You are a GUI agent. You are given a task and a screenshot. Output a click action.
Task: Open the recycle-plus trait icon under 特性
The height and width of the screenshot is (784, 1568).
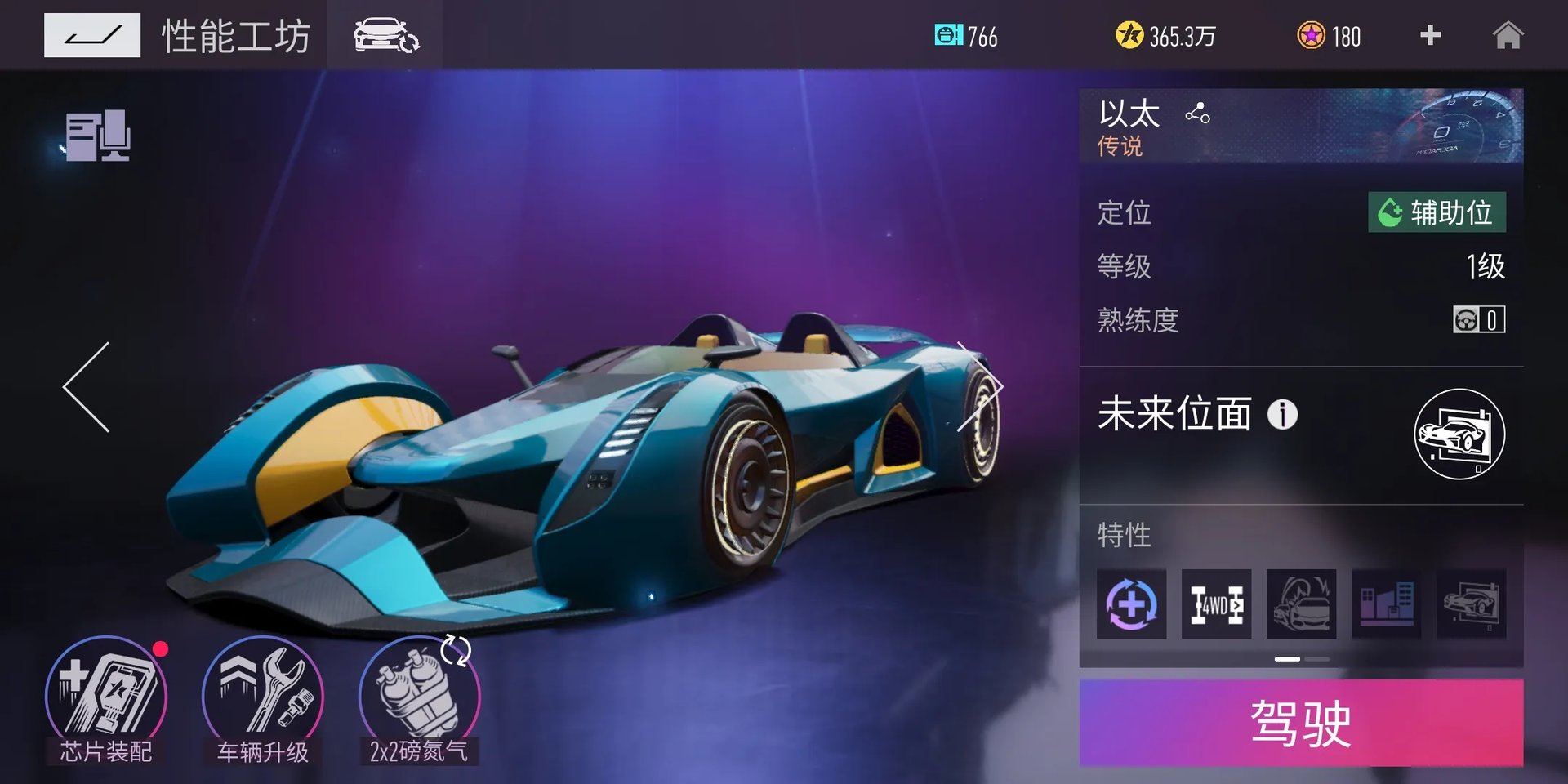(1132, 604)
